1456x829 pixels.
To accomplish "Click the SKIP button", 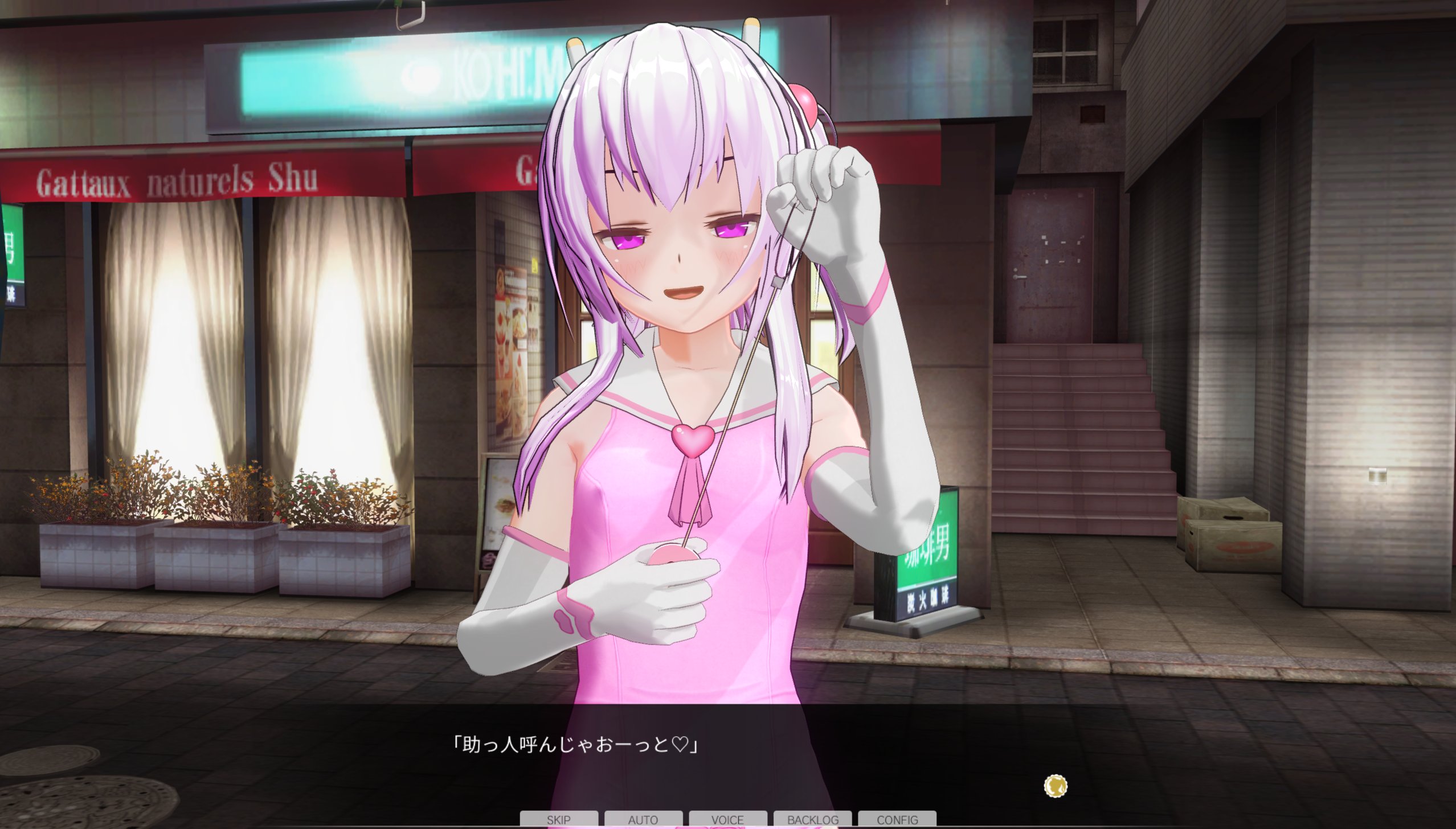I will [x=558, y=819].
